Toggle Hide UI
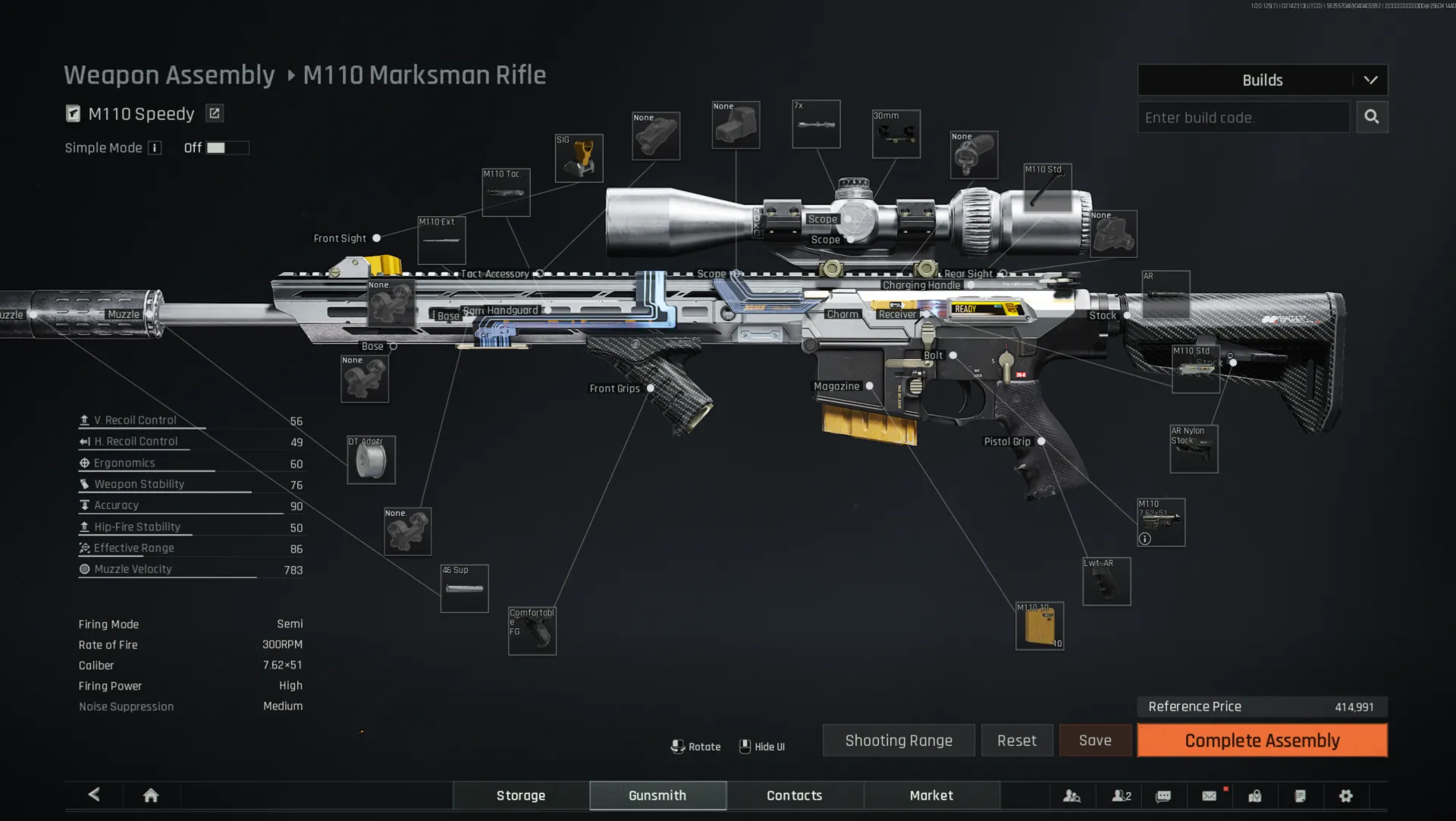This screenshot has height=821, width=1456. click(763, 746)
